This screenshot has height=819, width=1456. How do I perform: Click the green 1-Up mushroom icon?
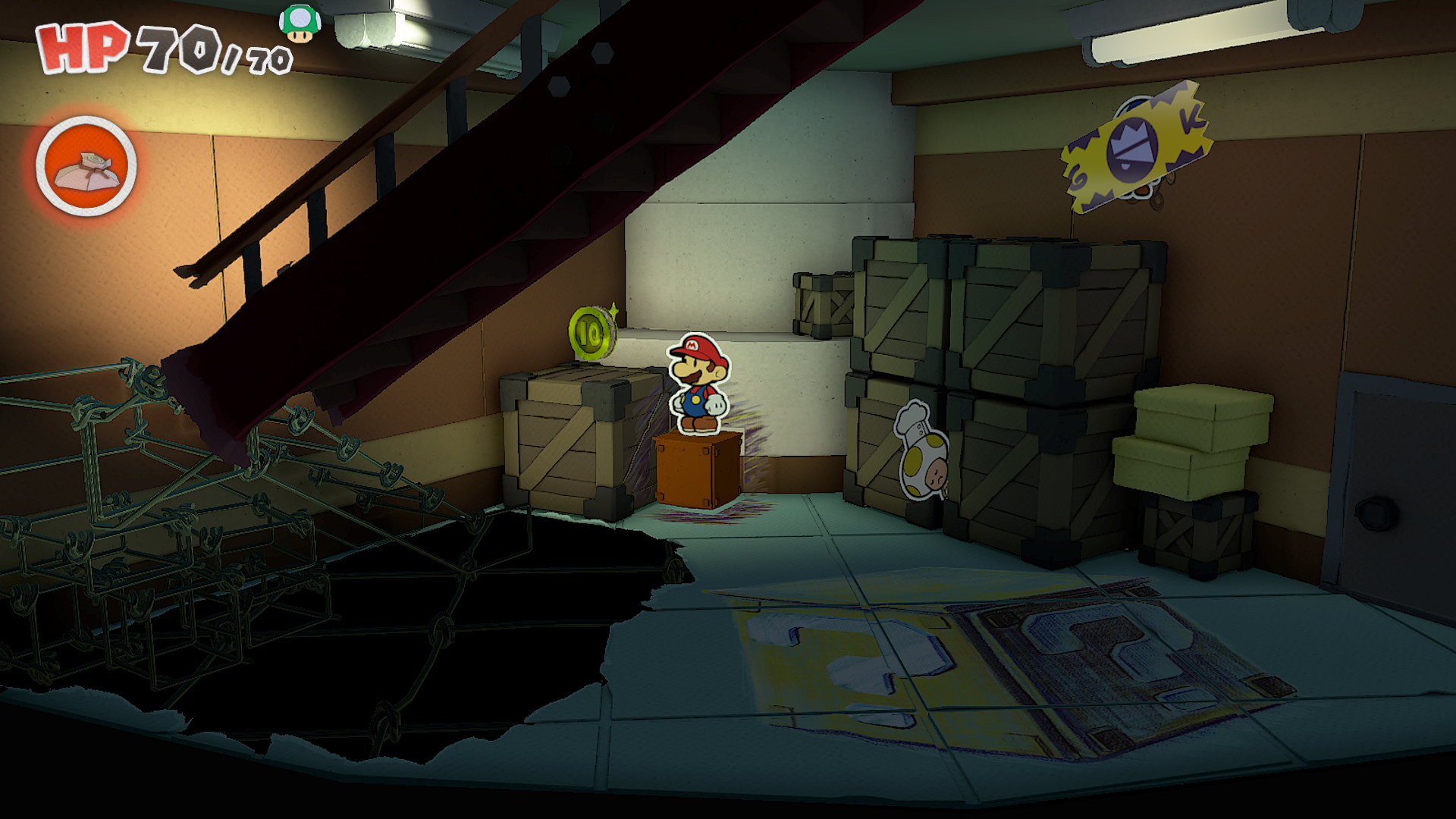[x=300, y=23]
